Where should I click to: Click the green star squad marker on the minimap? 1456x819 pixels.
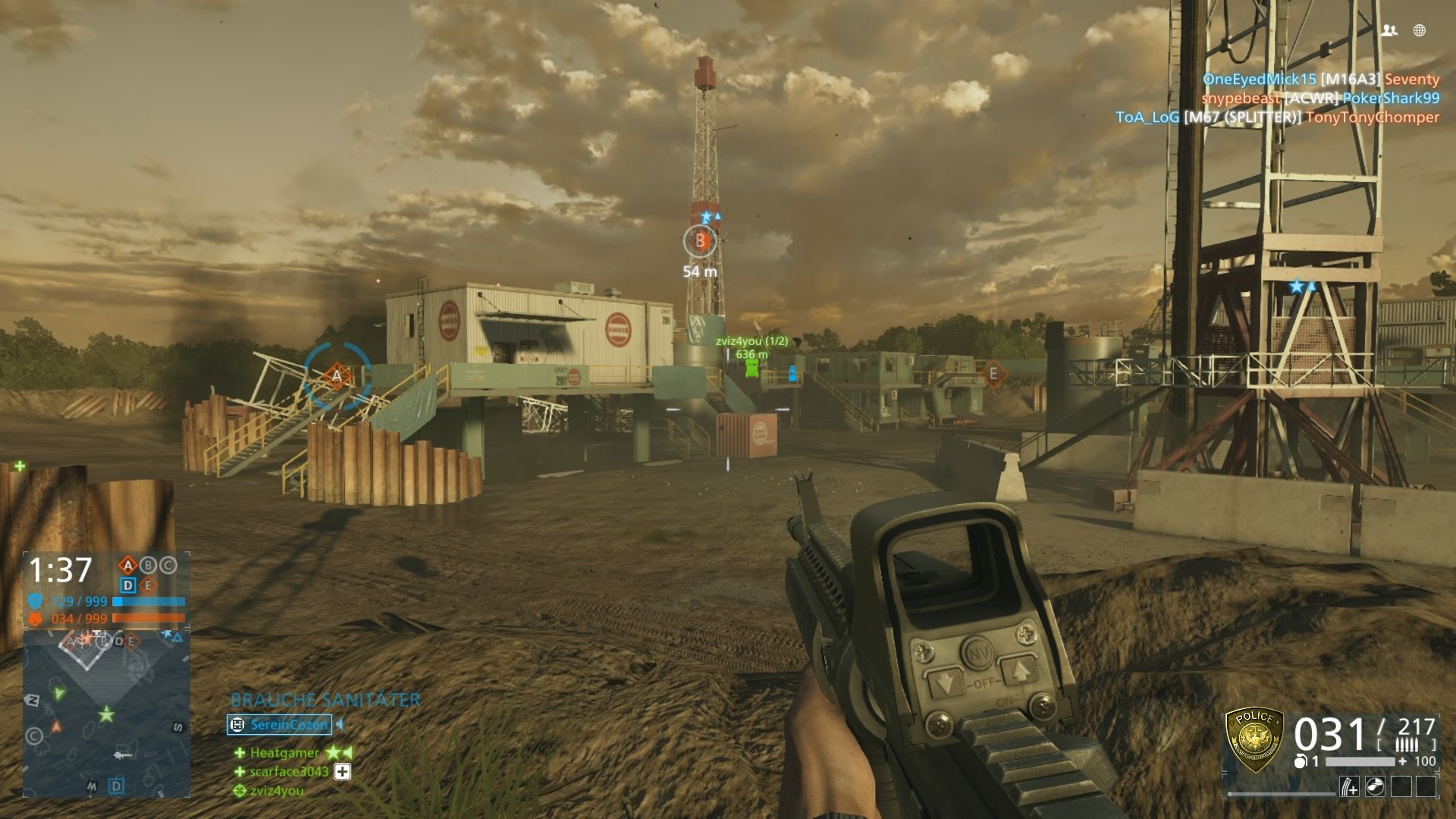(106, 714)
